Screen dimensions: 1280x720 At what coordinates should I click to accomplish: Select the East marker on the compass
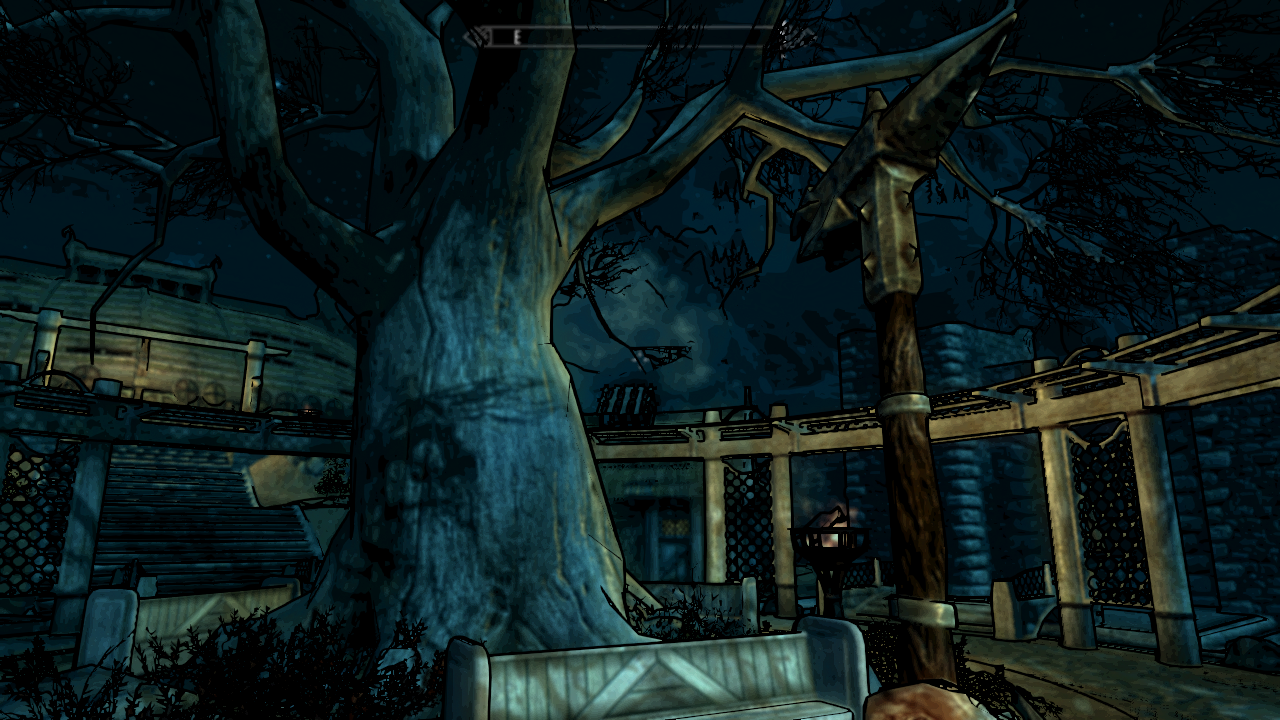tap(517, 37)
